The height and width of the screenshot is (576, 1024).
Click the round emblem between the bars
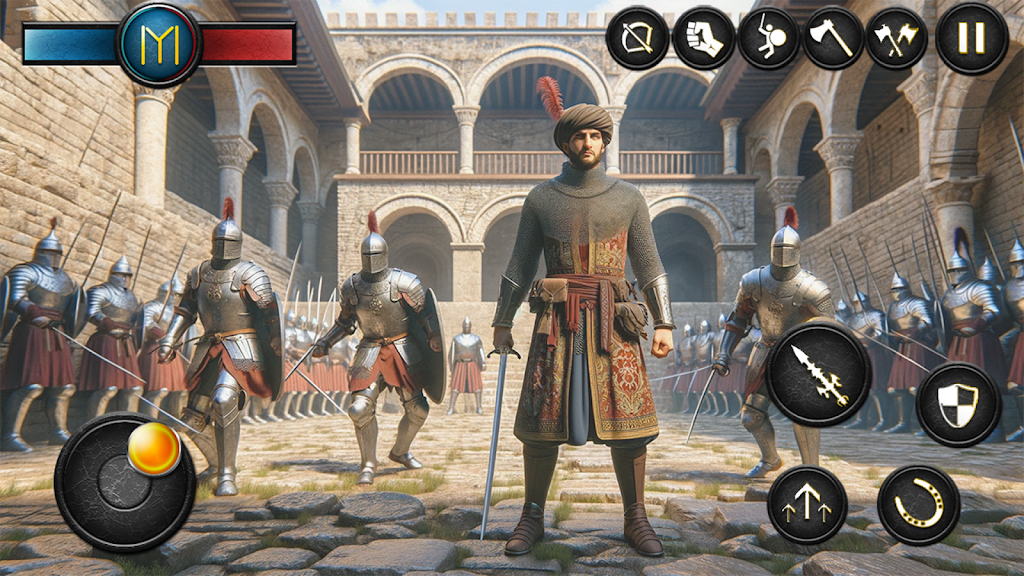159,44
